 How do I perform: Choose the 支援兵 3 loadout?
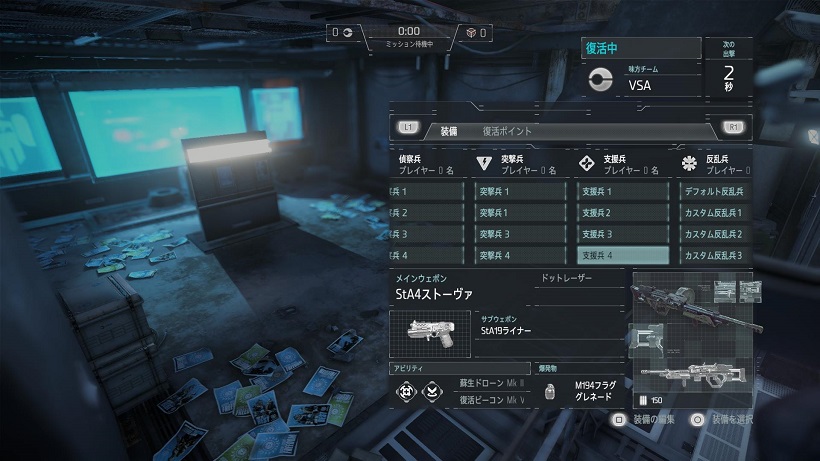[x=622, y=234]
